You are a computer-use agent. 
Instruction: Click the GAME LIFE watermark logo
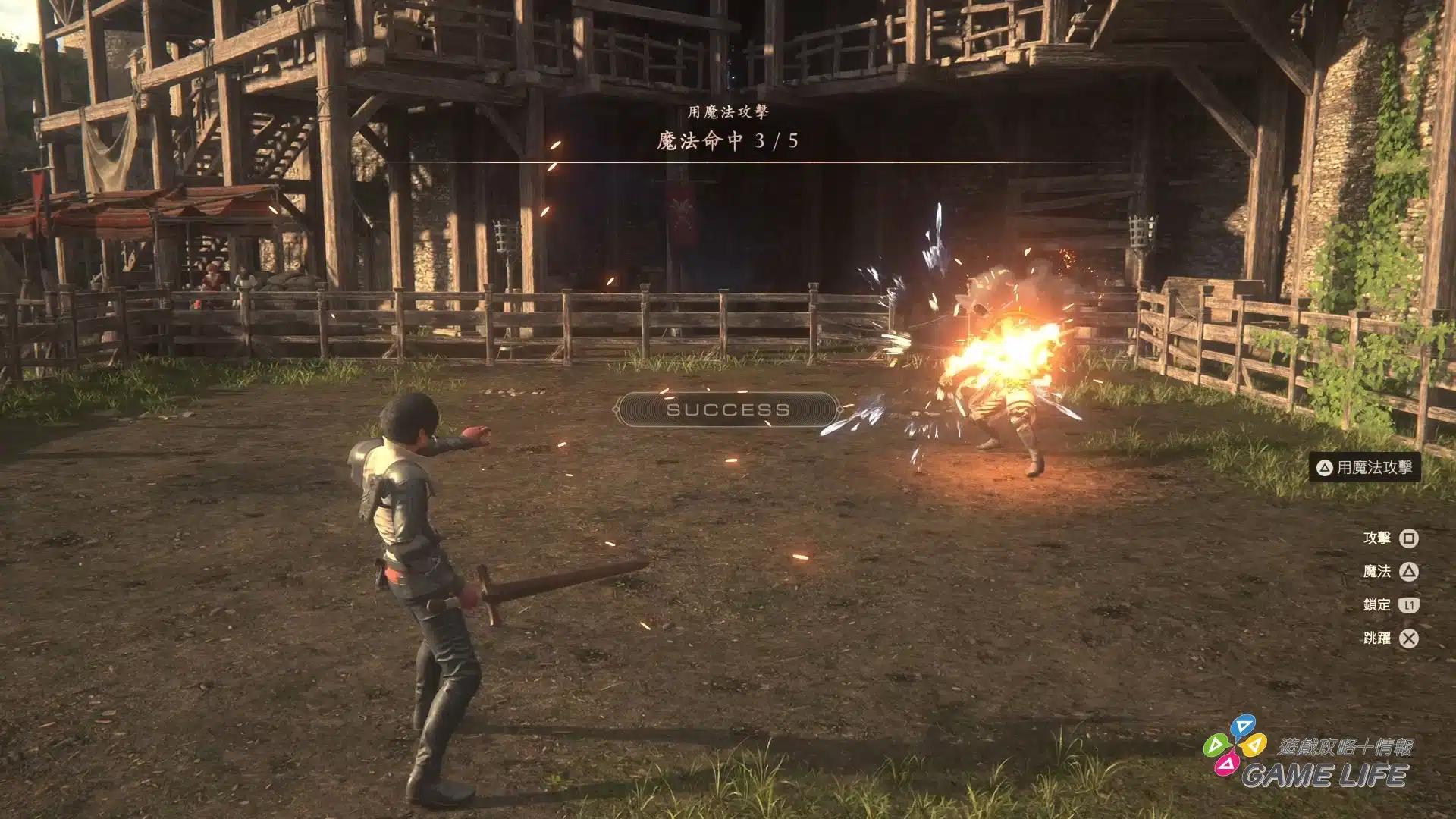1308,757
